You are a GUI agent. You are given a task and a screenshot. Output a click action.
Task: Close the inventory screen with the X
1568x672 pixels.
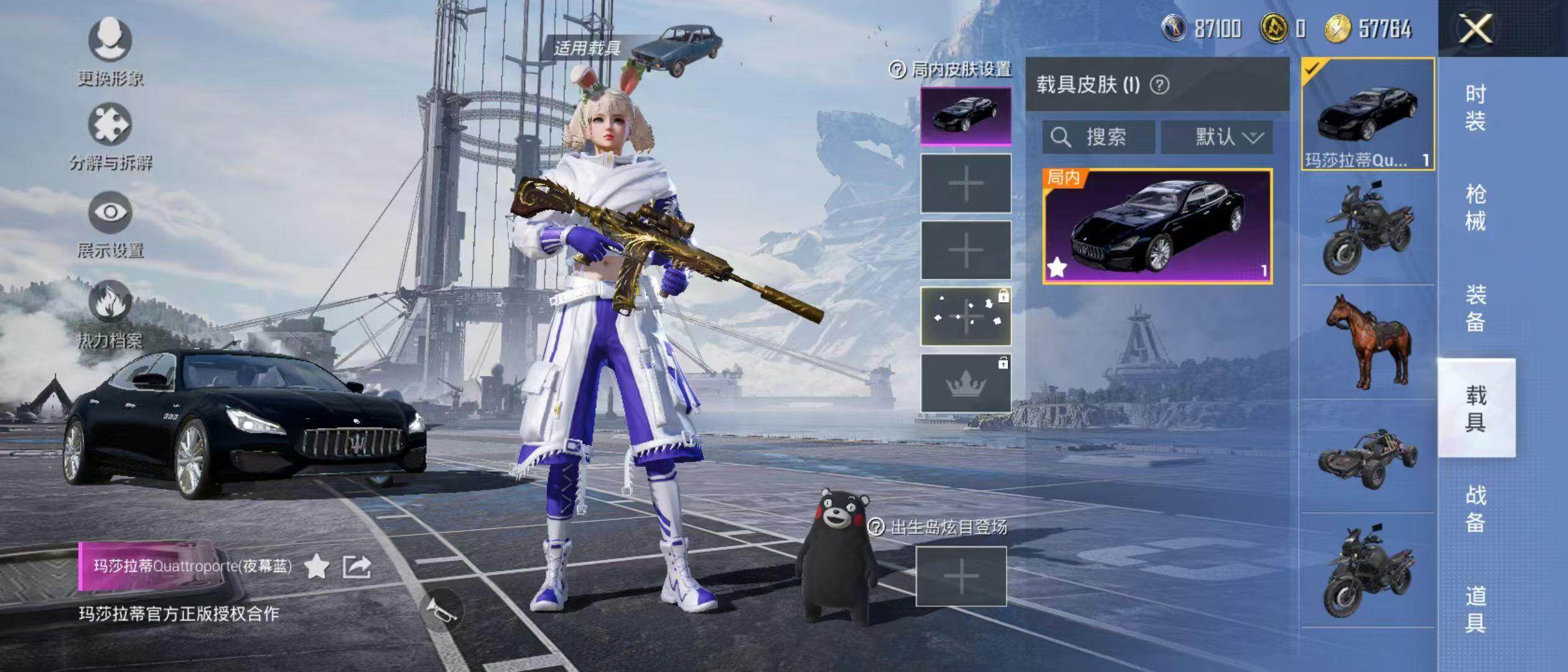[1476, 29]
